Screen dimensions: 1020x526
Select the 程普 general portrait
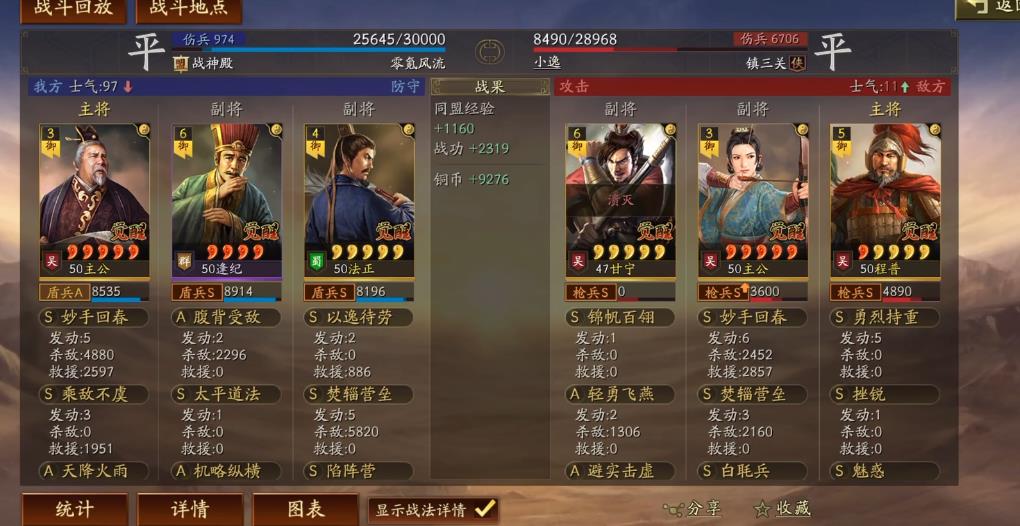point(885,190)
